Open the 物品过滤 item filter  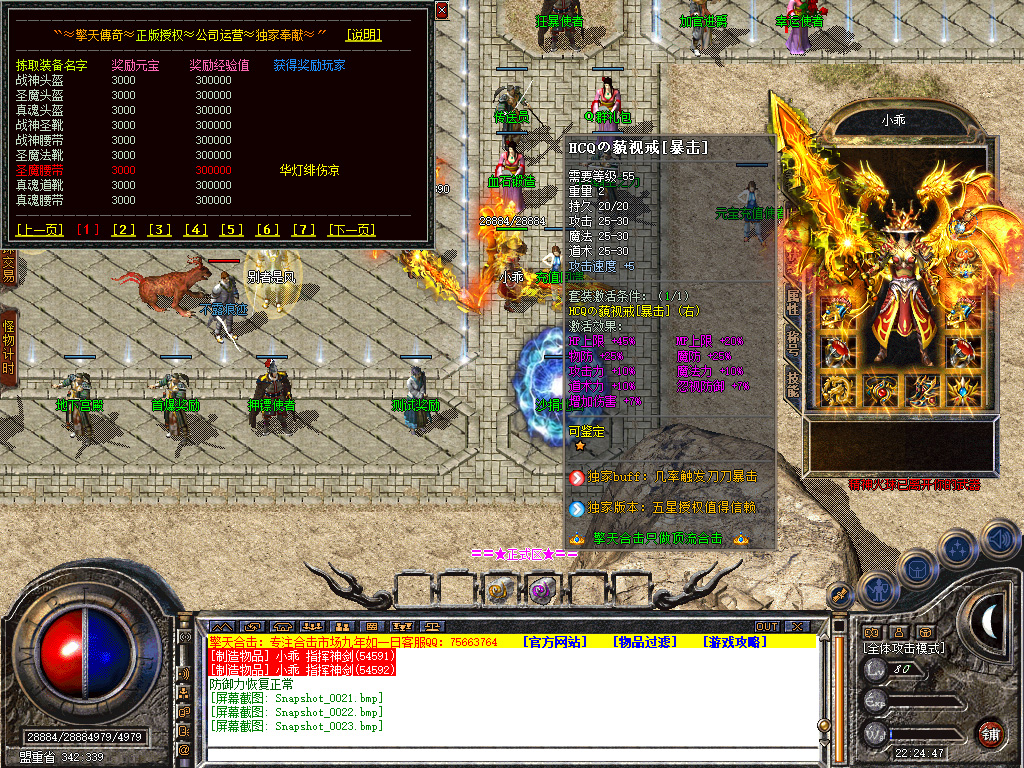tap(644, 642)
